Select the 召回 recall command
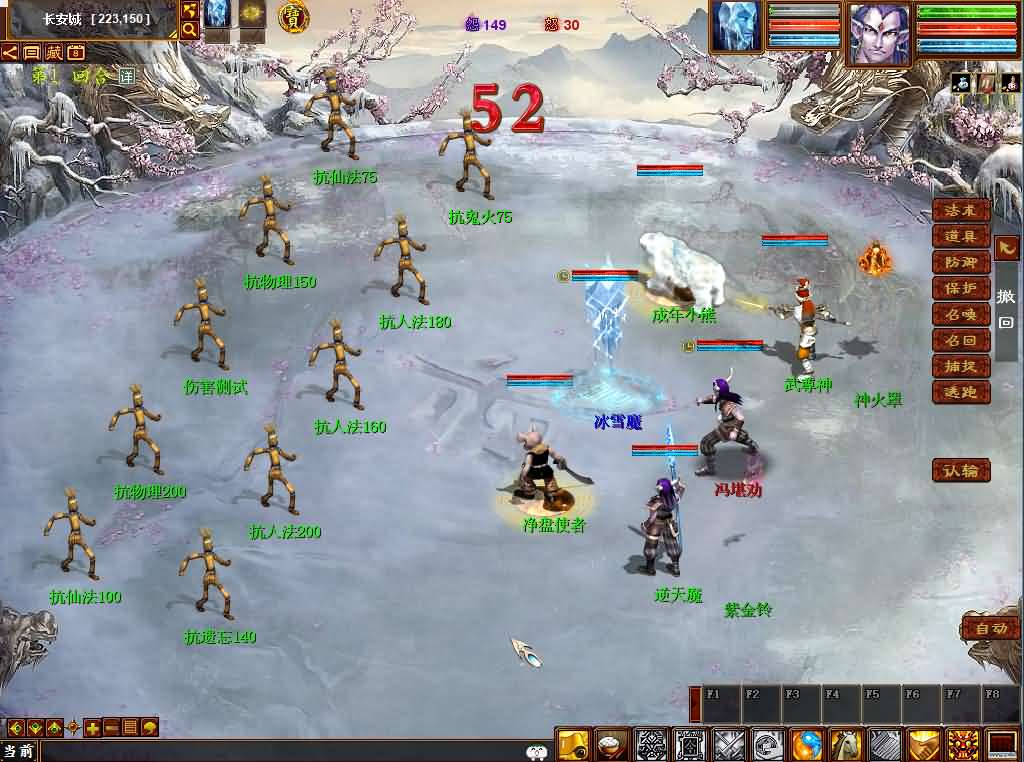This screenshot has height=762, width=1024. 961,340
